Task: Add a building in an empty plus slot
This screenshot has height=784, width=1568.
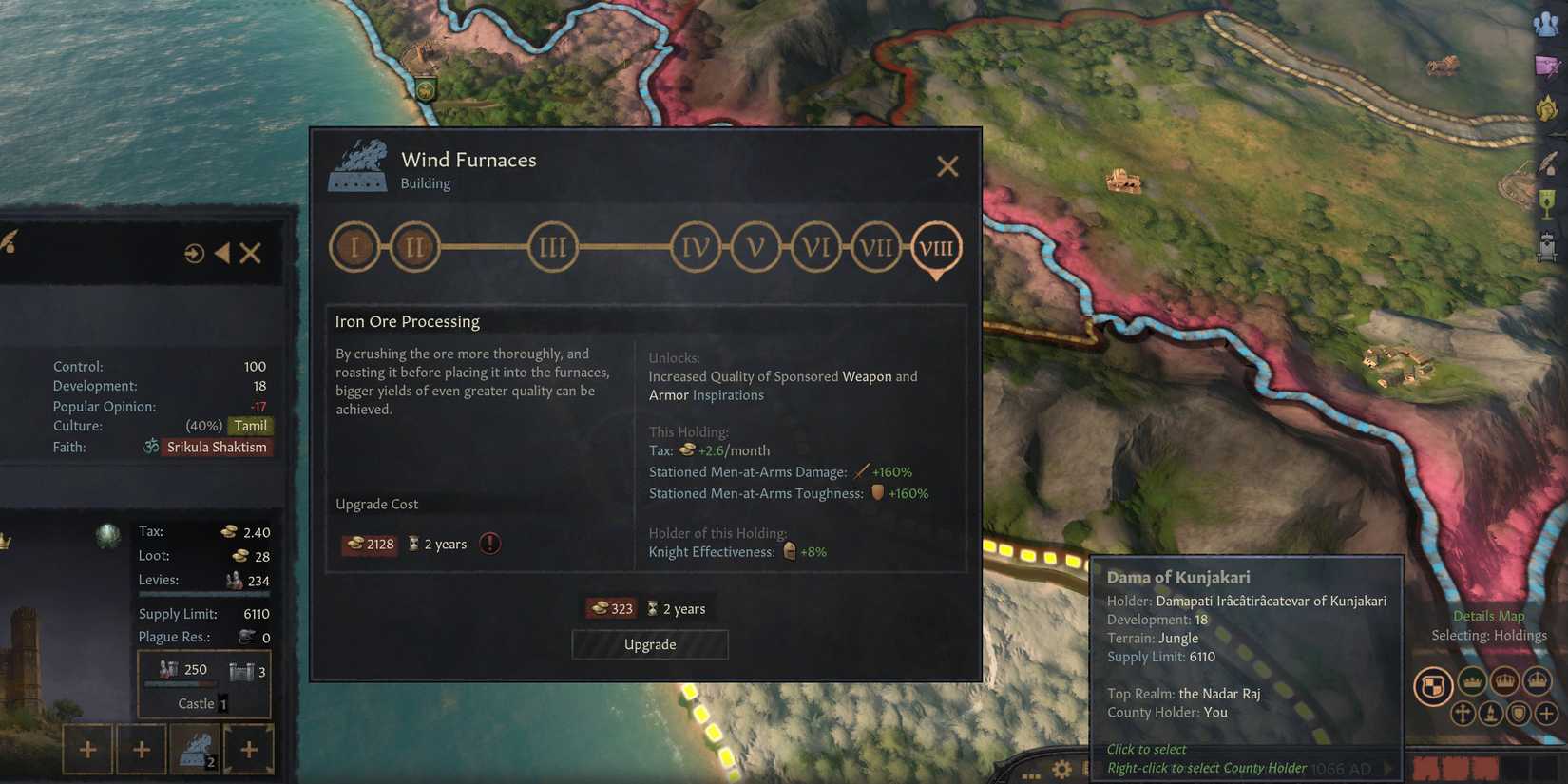Action: tap(86, 749)
